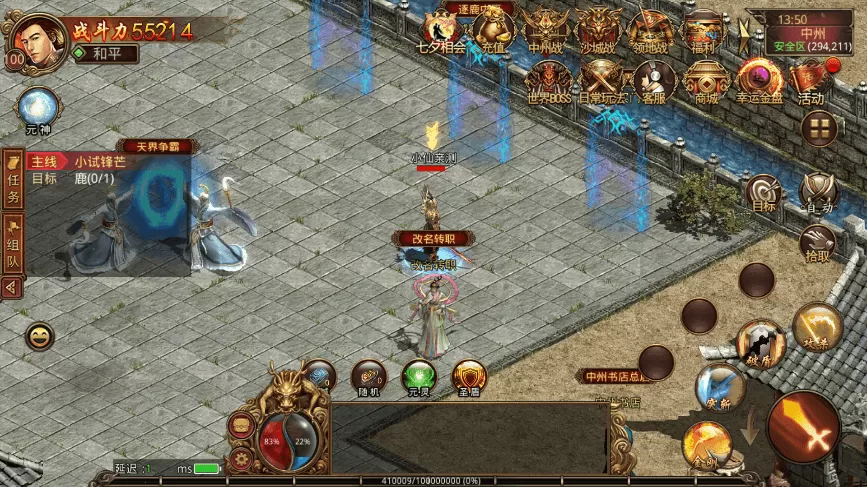Switch to the 组队 team tab
The width and height of the screenshot is (867, 487).
(x=13, y=247)
